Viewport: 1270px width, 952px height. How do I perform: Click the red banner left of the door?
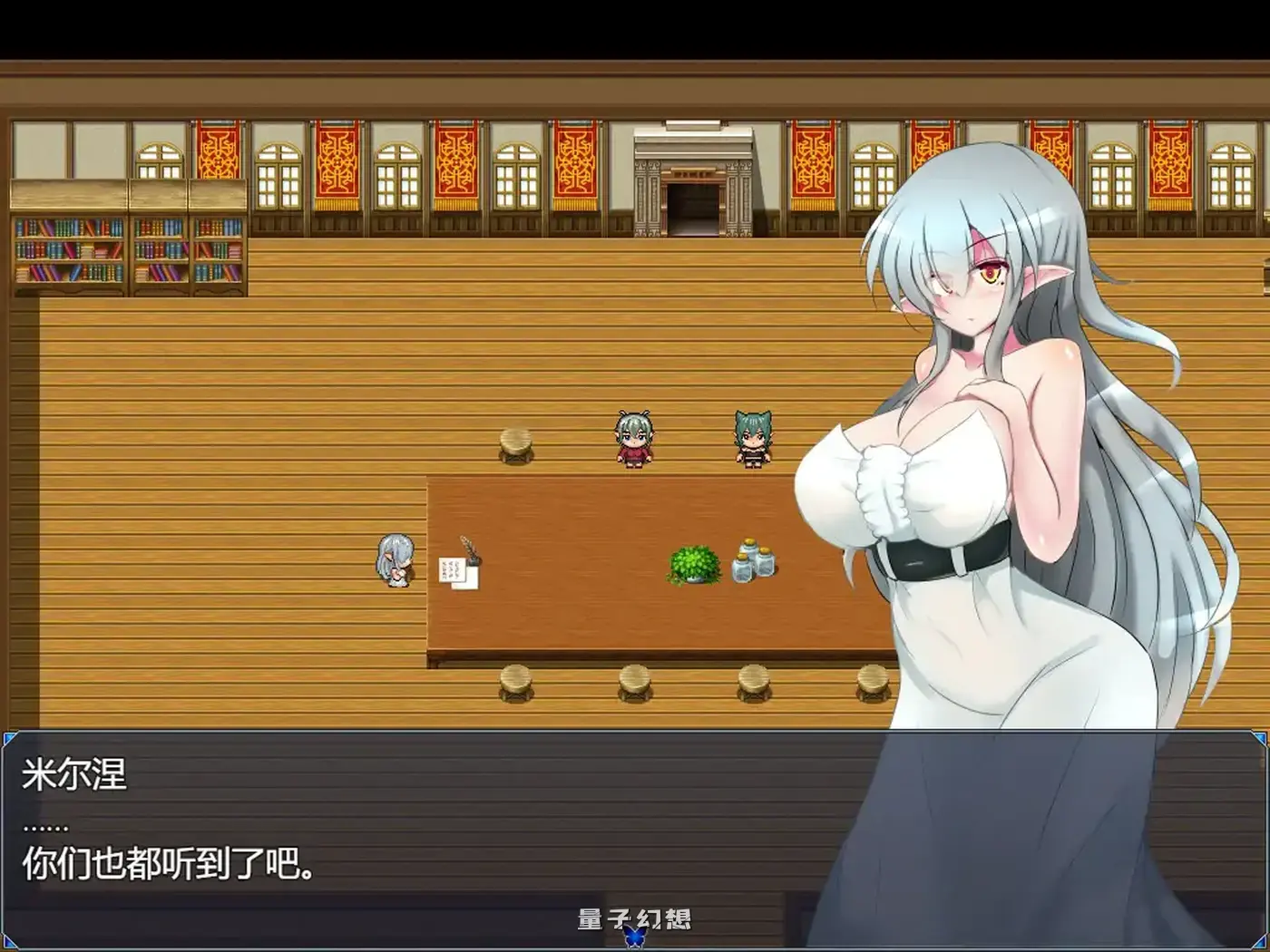[577, 163]
